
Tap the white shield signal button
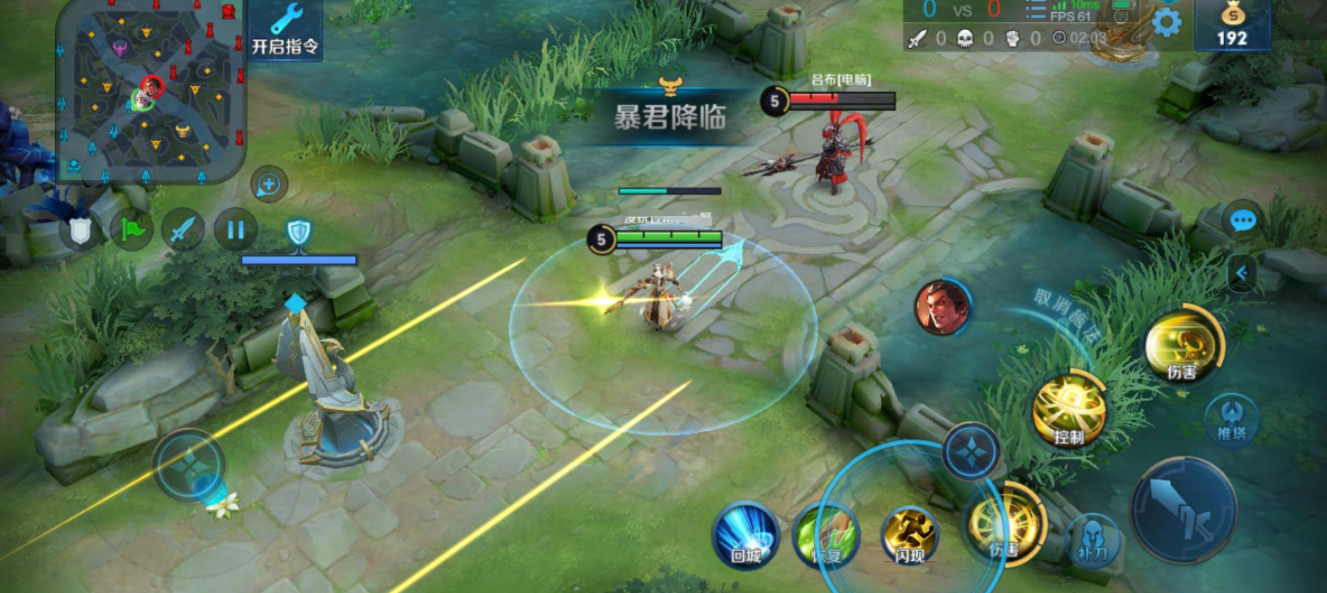coord(80,231)
